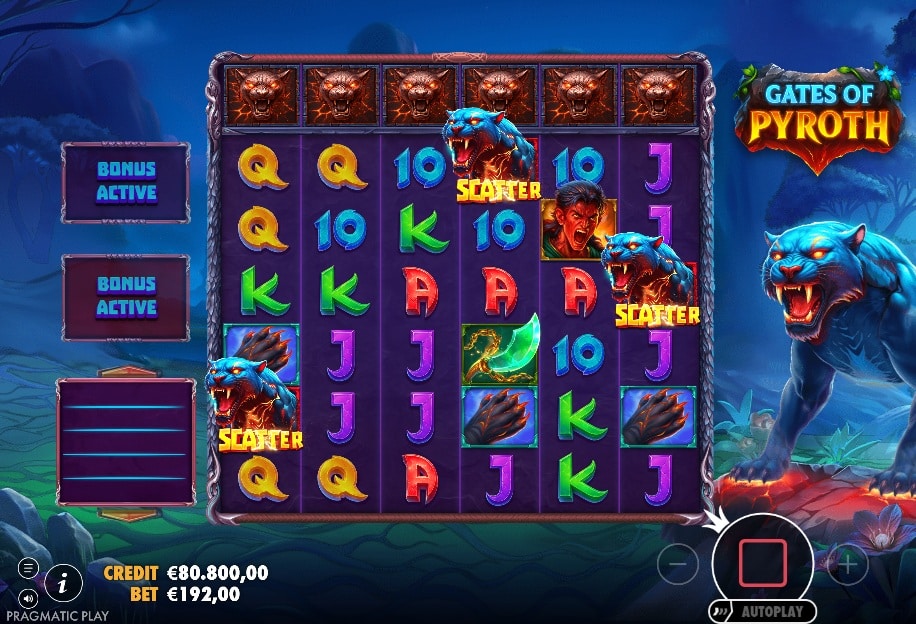Toggle the sound speaker icon
The width and height of the screenshot is (916, 624).
(28, 598)
